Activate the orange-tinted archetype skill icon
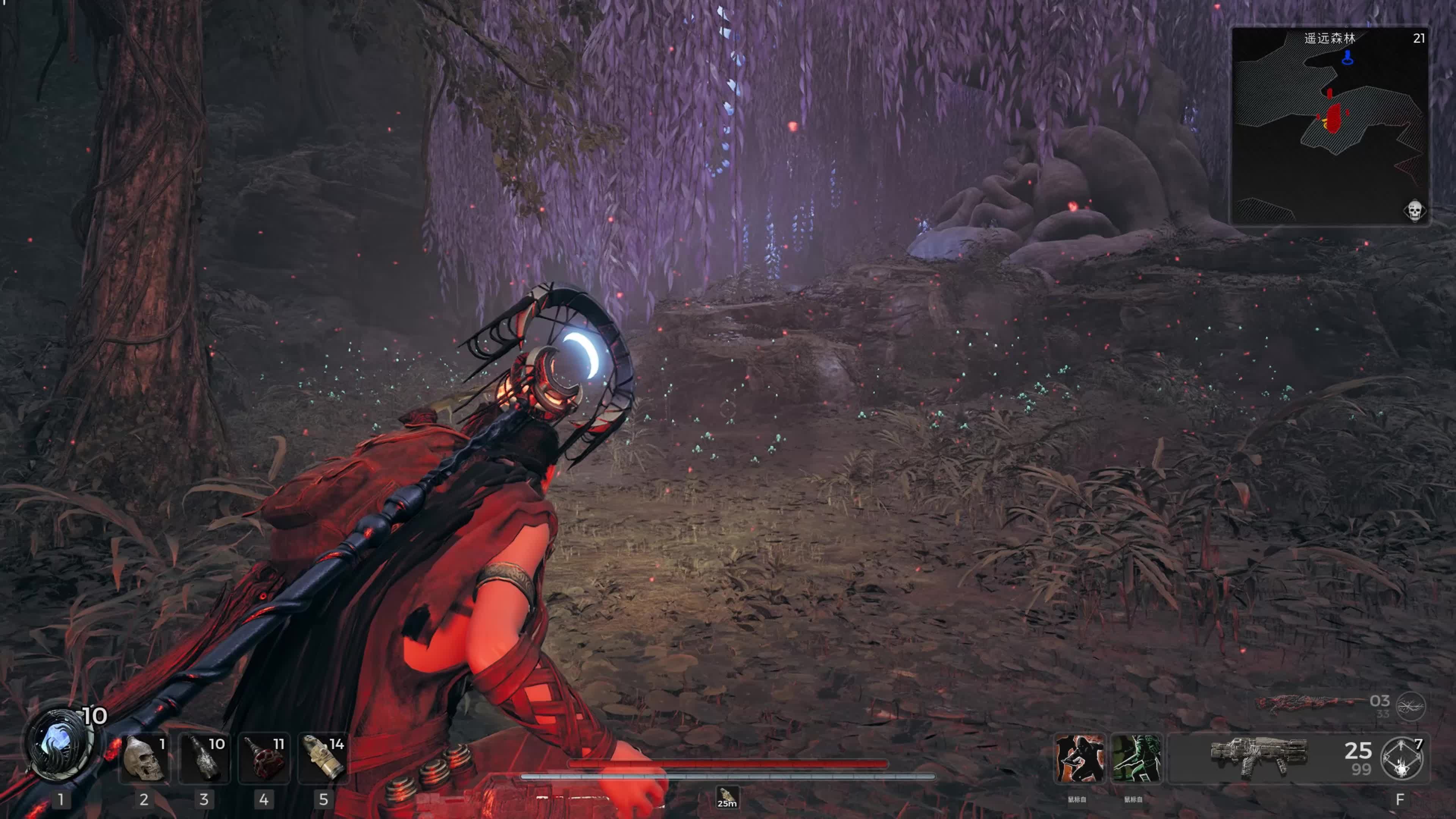Image resolution: width=1456 pixels, height=819 pixels. point(1079,758)
